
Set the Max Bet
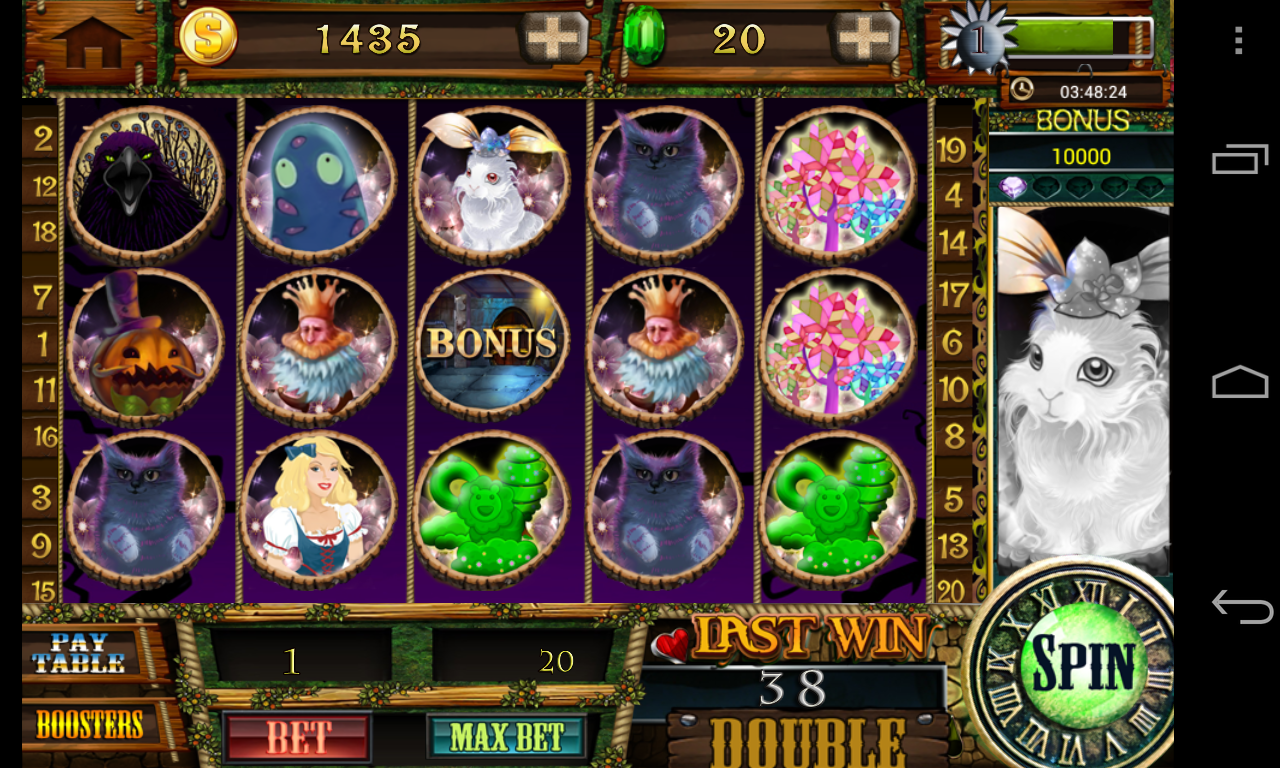pyautogui.click(x=506, y=737)
